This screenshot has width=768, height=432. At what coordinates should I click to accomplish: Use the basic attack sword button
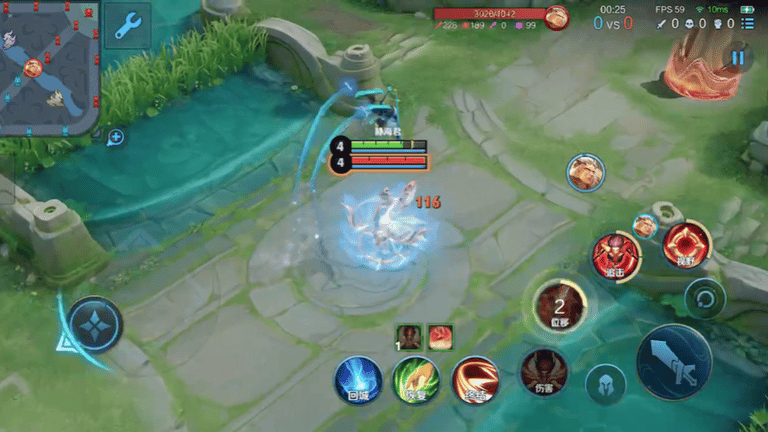click(674, 361)
